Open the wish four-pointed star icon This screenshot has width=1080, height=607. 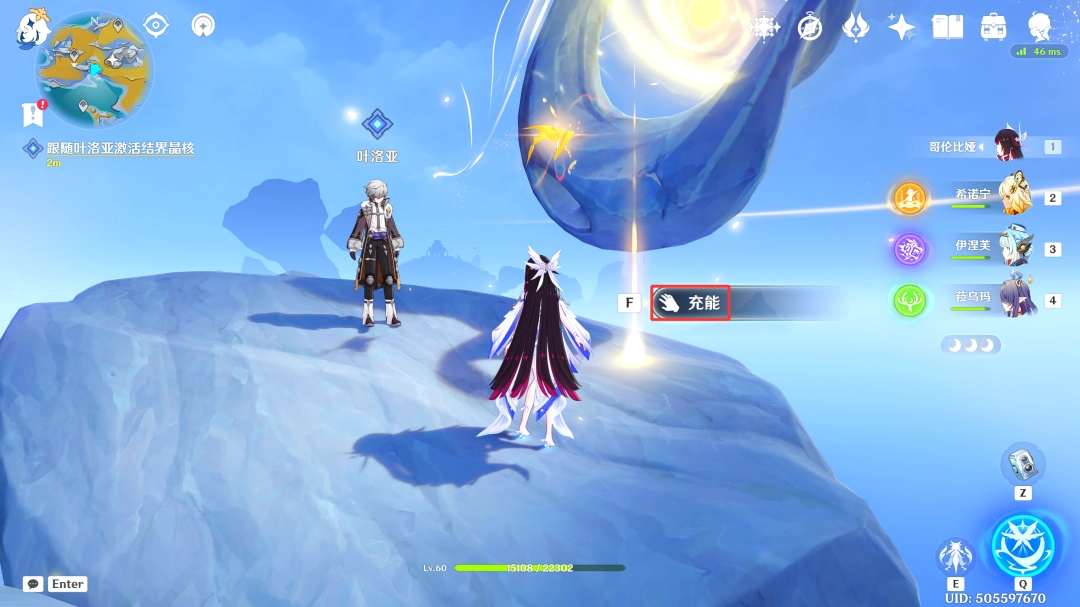click(901, 27)
